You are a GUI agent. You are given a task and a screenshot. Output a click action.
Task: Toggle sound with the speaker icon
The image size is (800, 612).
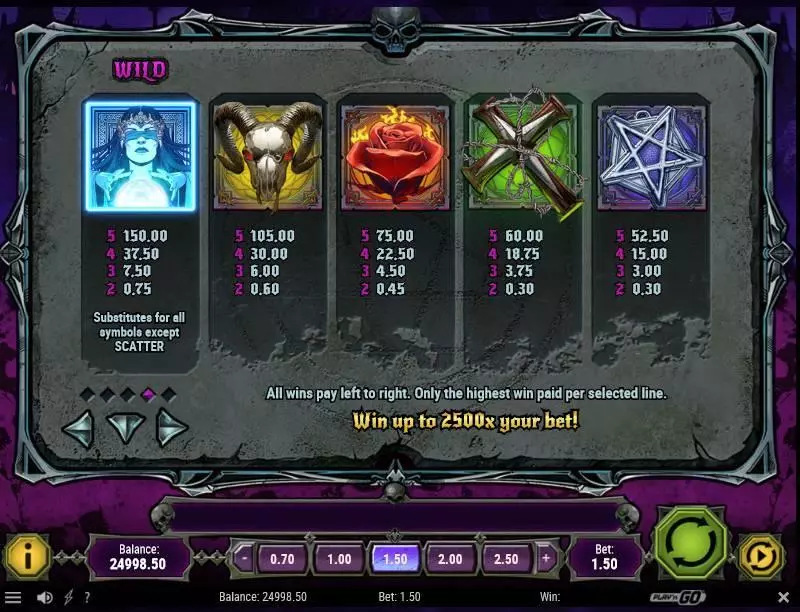pyautogui.click(x=45, y=598)
